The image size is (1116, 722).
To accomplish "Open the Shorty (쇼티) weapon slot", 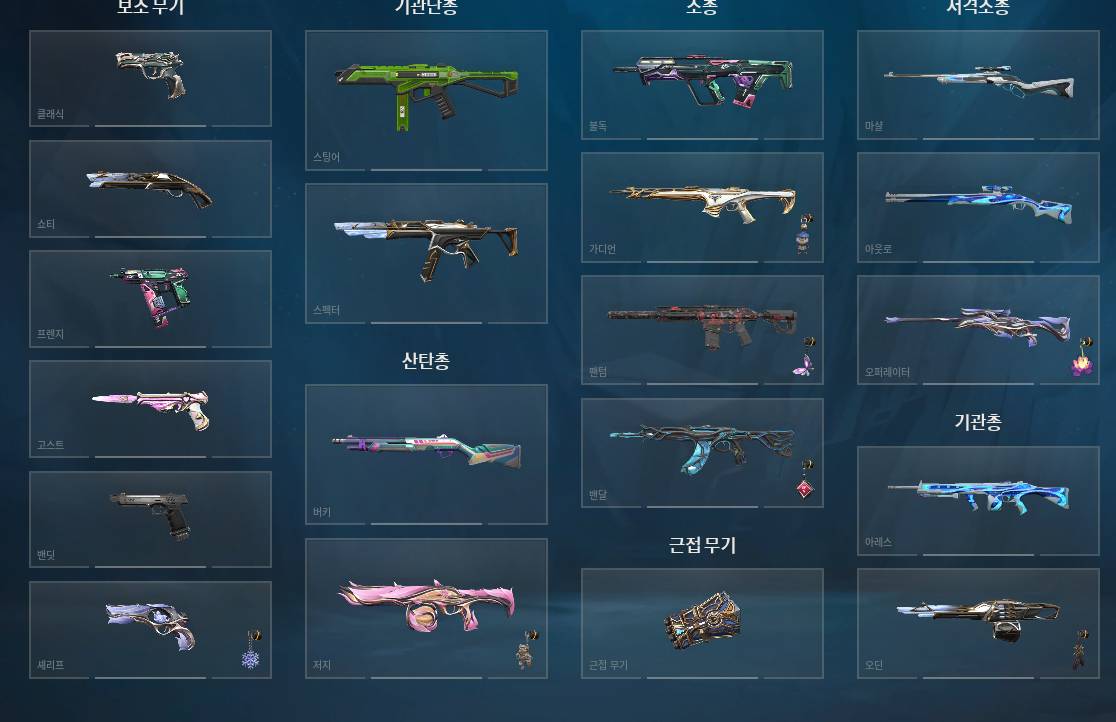I will pyautogui.click(x=150, y=188).
